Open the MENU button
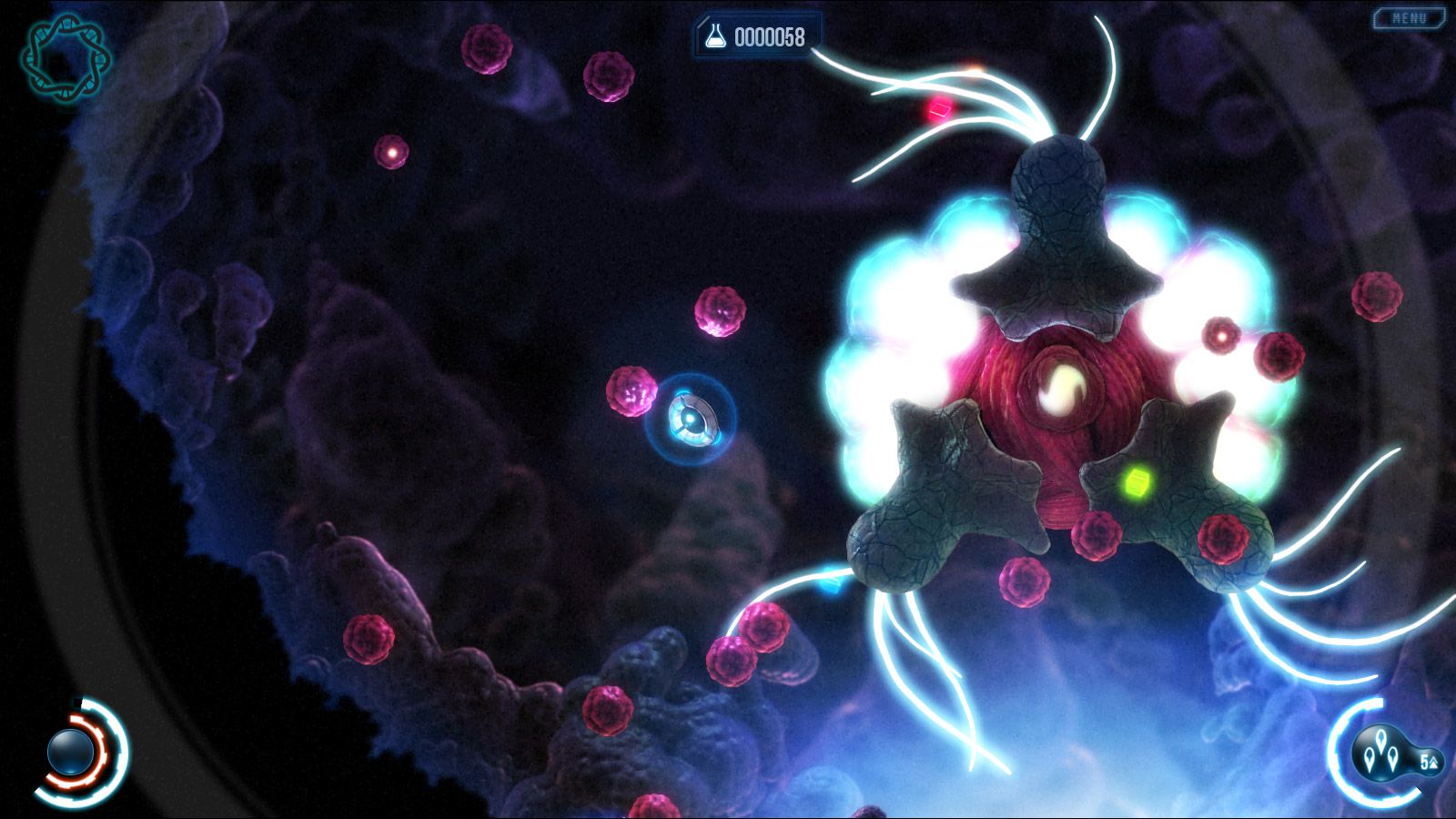Image resolution: width=1456 pixels, height=819 pixels. pyautogui.click(x=1409, y=17)
